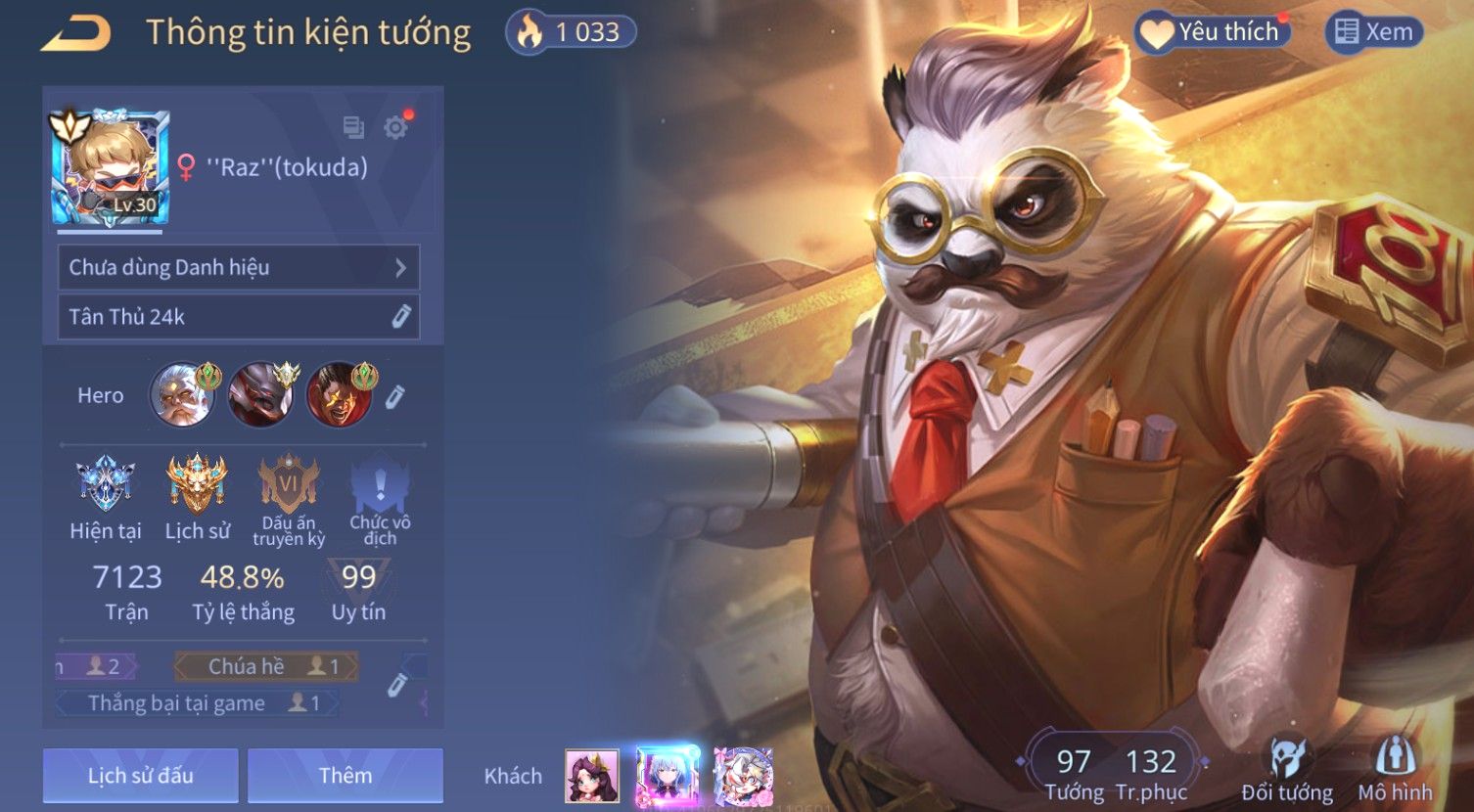Go back using the return arrow

pos(76,34)
